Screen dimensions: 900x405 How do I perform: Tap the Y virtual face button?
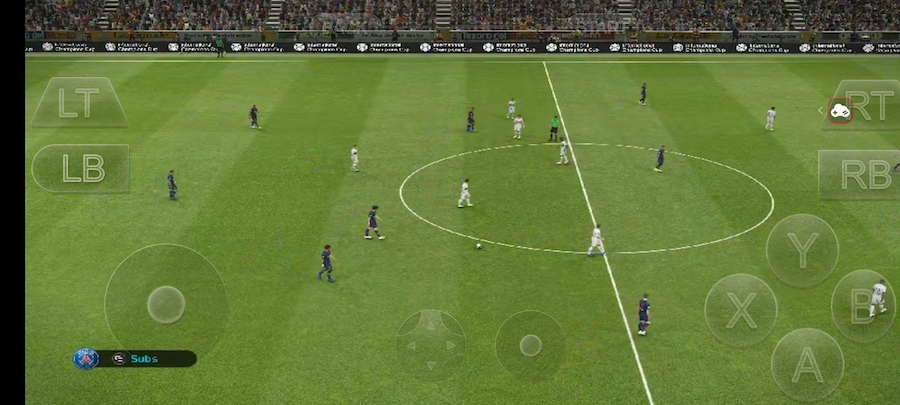coord(802,250)
